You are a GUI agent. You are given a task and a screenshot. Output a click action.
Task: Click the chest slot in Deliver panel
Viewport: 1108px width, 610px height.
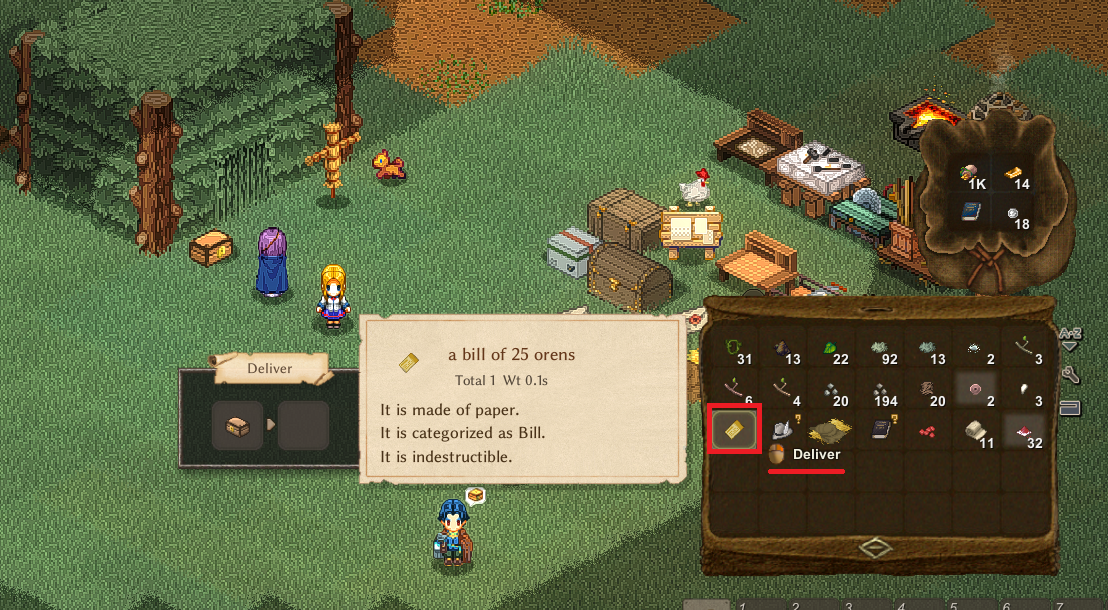click(x=237, y=426)
